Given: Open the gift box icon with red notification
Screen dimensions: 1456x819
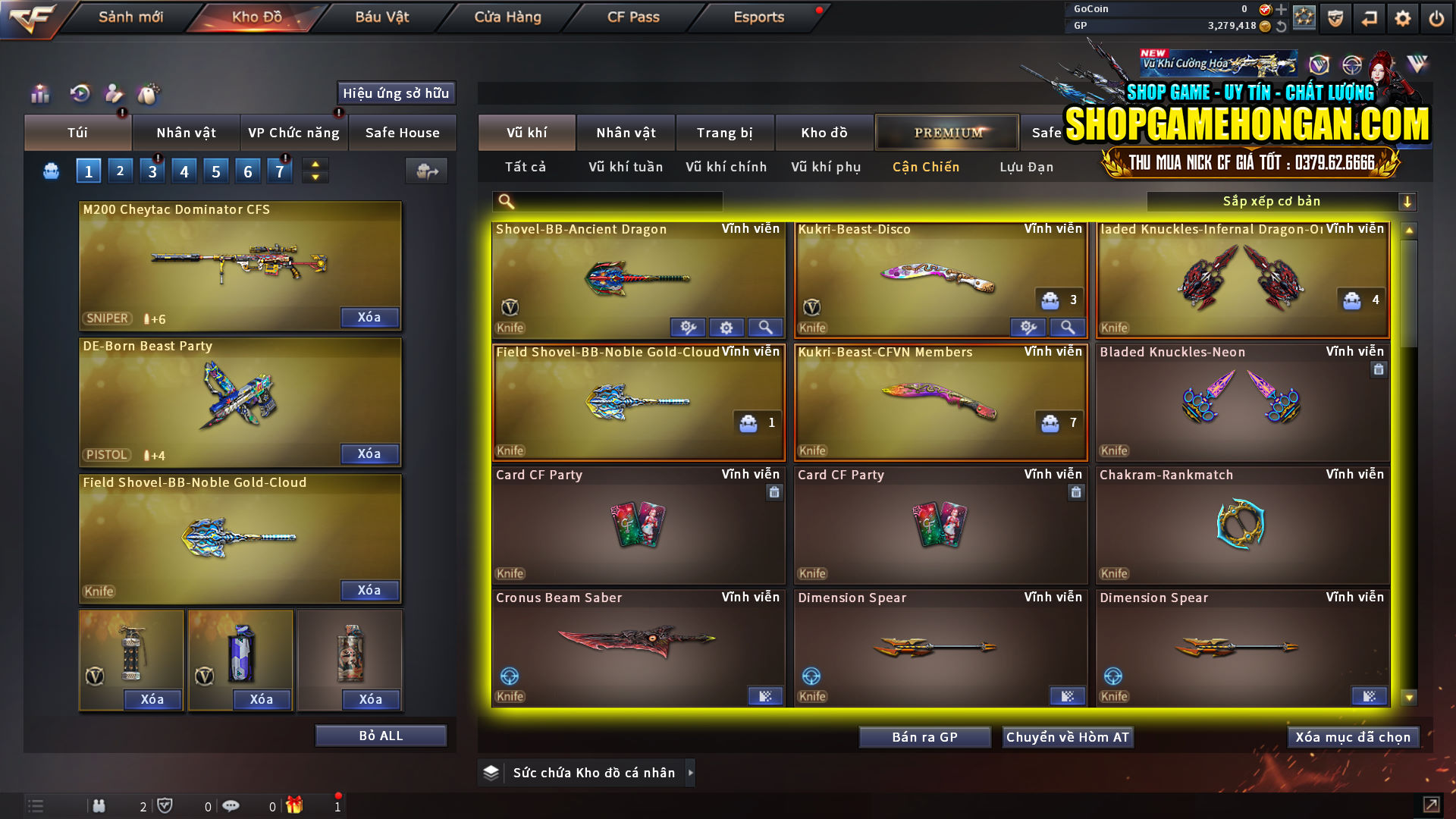Looking at the screenshot, I should 296,805.
